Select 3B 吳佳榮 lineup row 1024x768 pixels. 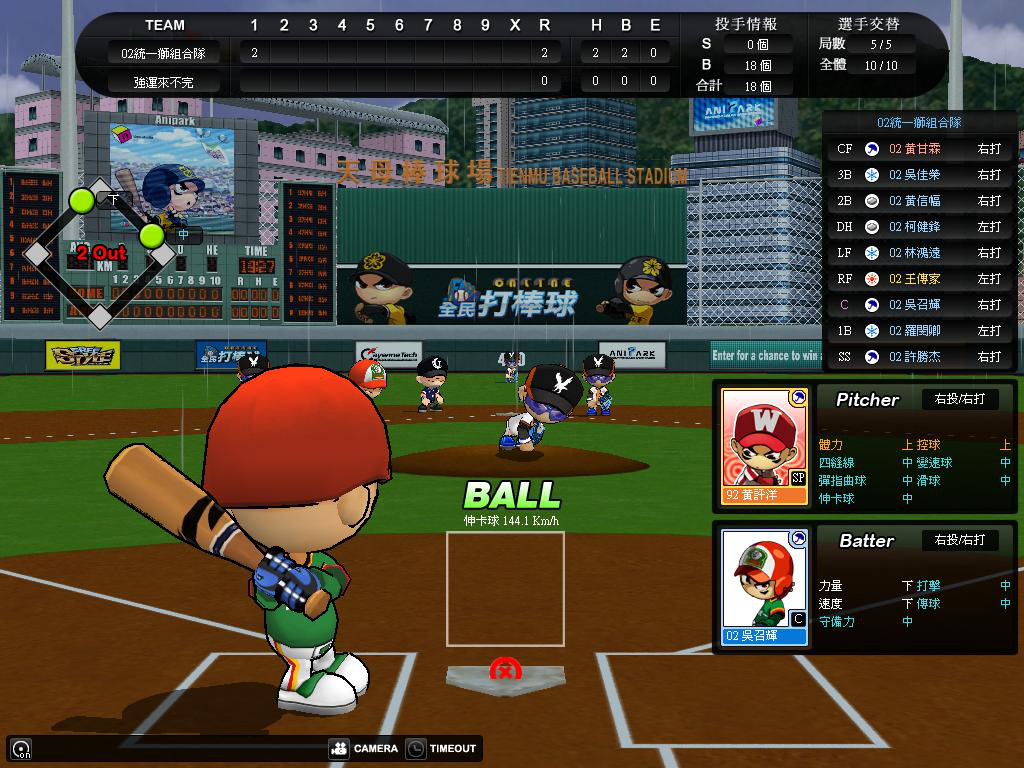[918, 175]
